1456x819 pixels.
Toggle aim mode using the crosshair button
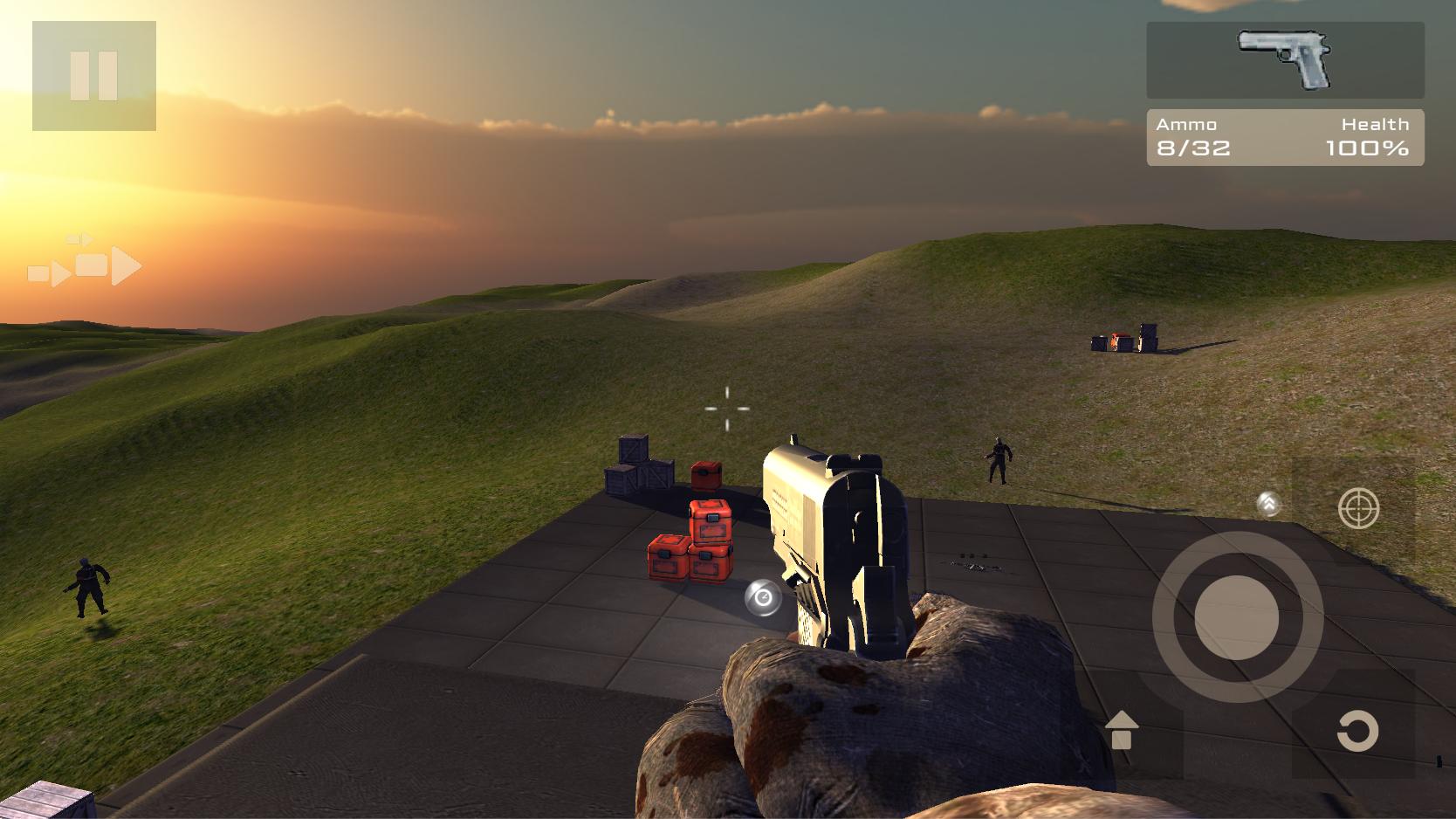1358,508
